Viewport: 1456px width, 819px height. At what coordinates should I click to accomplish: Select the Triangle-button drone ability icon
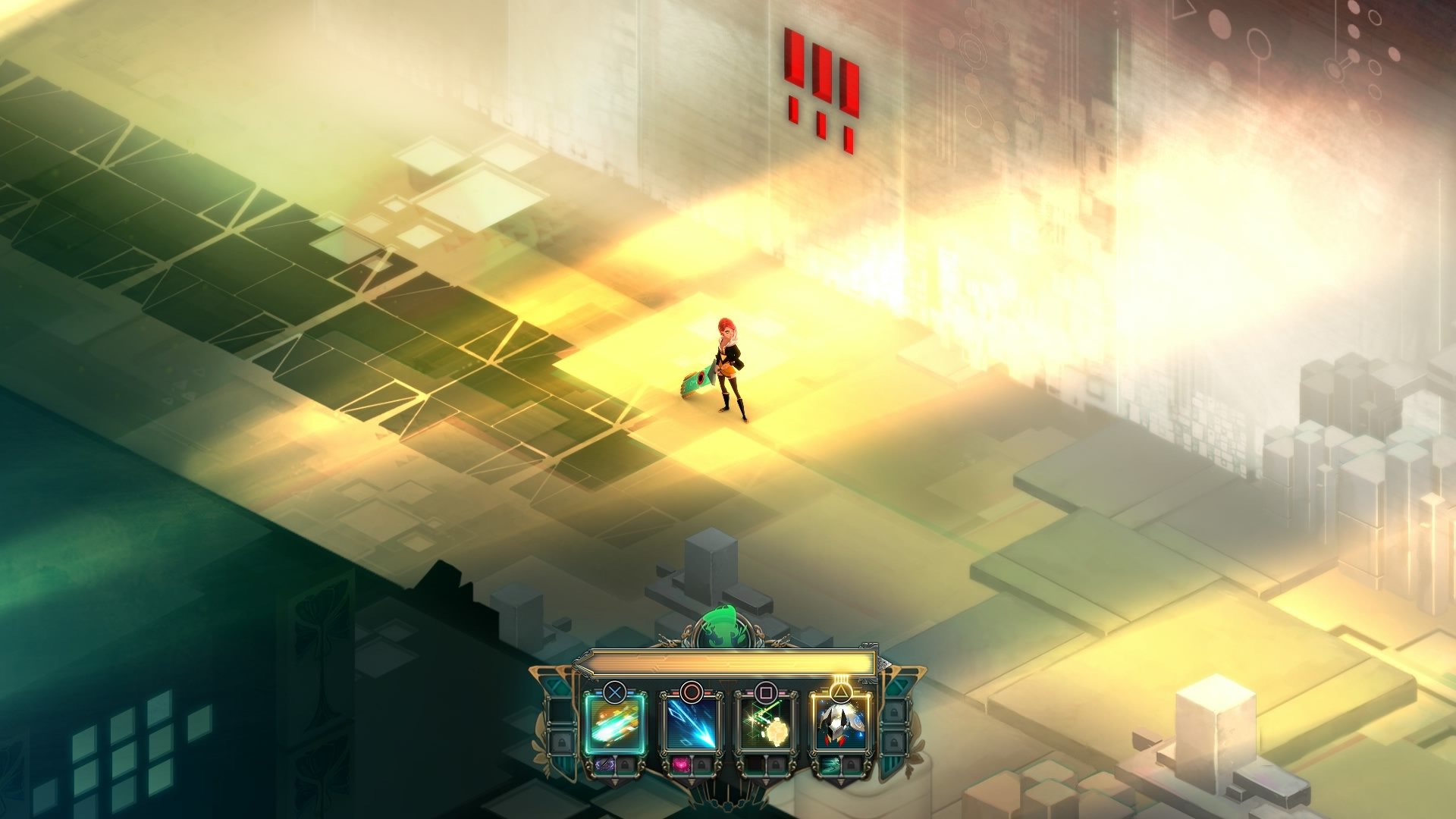[839, 723]
